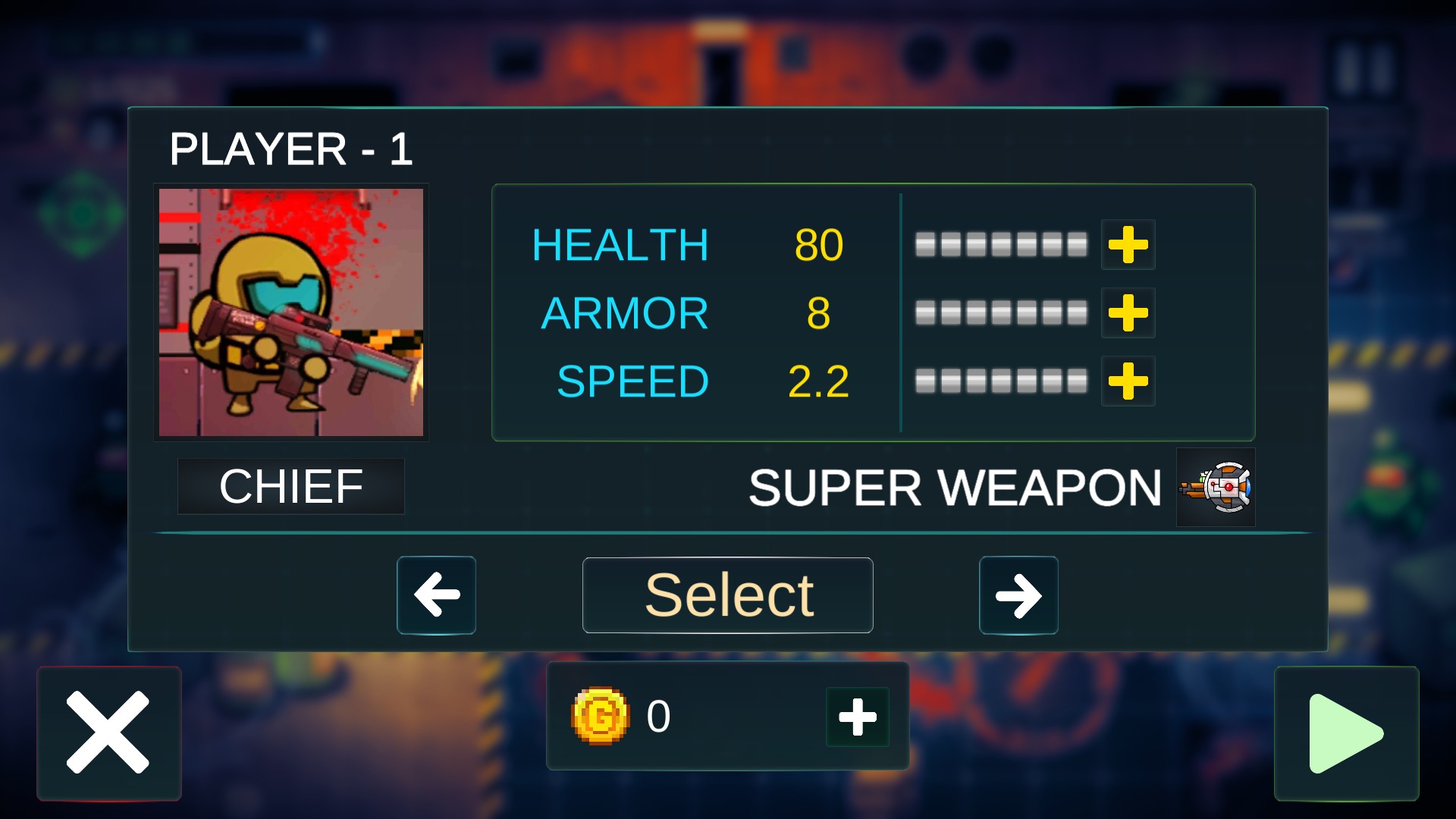
Task: Boost SPEED with its plus button
Action: pos(1128,381)
